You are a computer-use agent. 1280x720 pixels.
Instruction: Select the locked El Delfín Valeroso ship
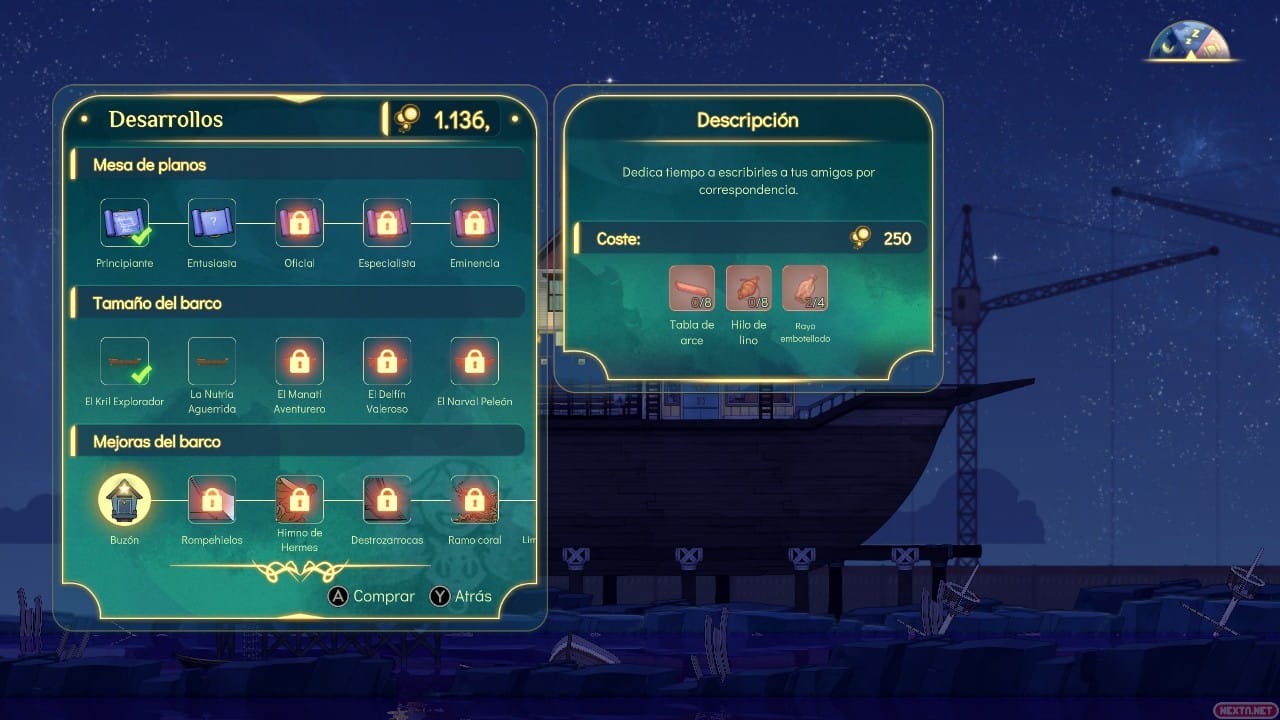click(x=387, y=361)
